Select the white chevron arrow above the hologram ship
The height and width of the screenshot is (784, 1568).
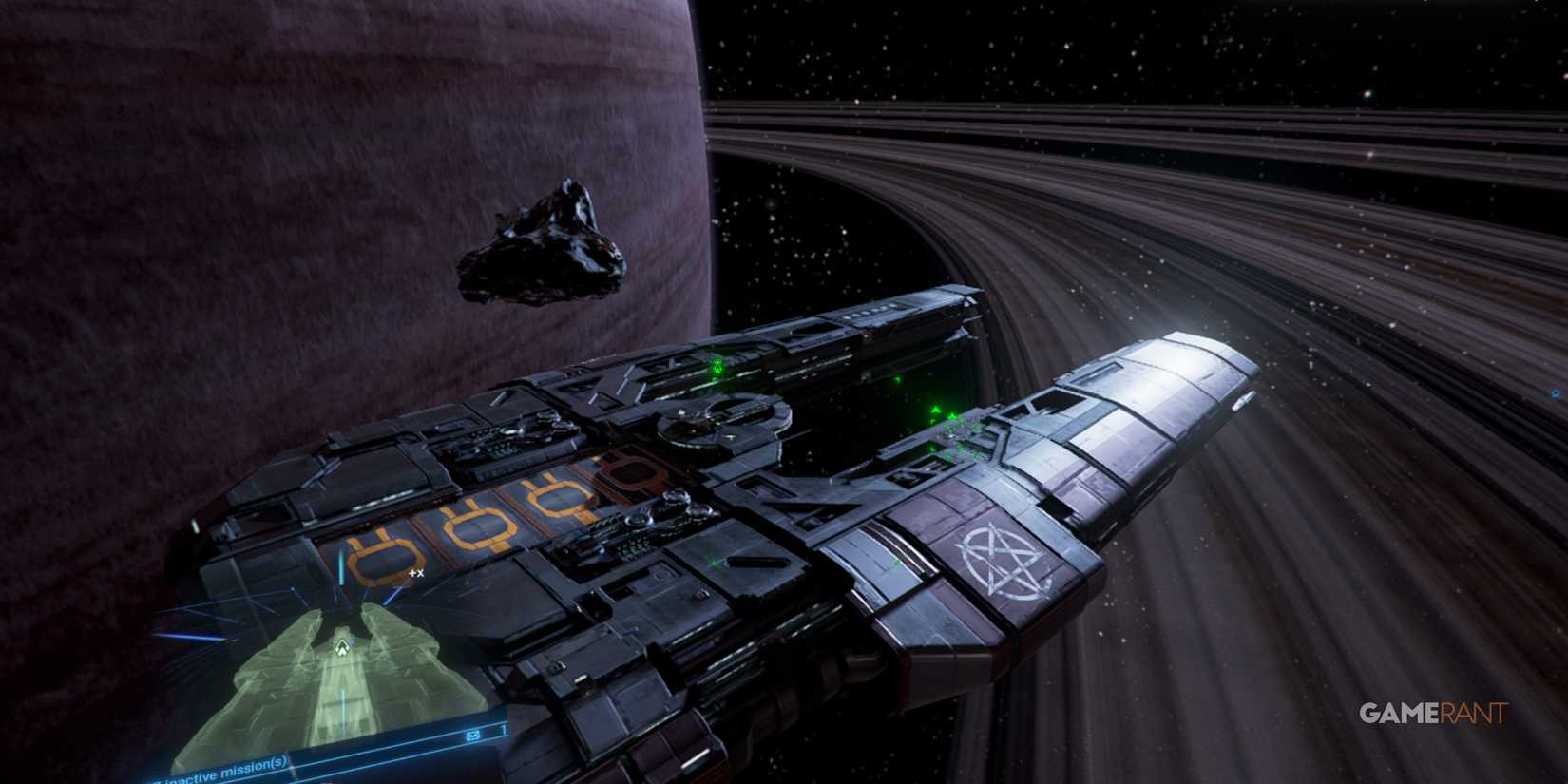(342, 645)
